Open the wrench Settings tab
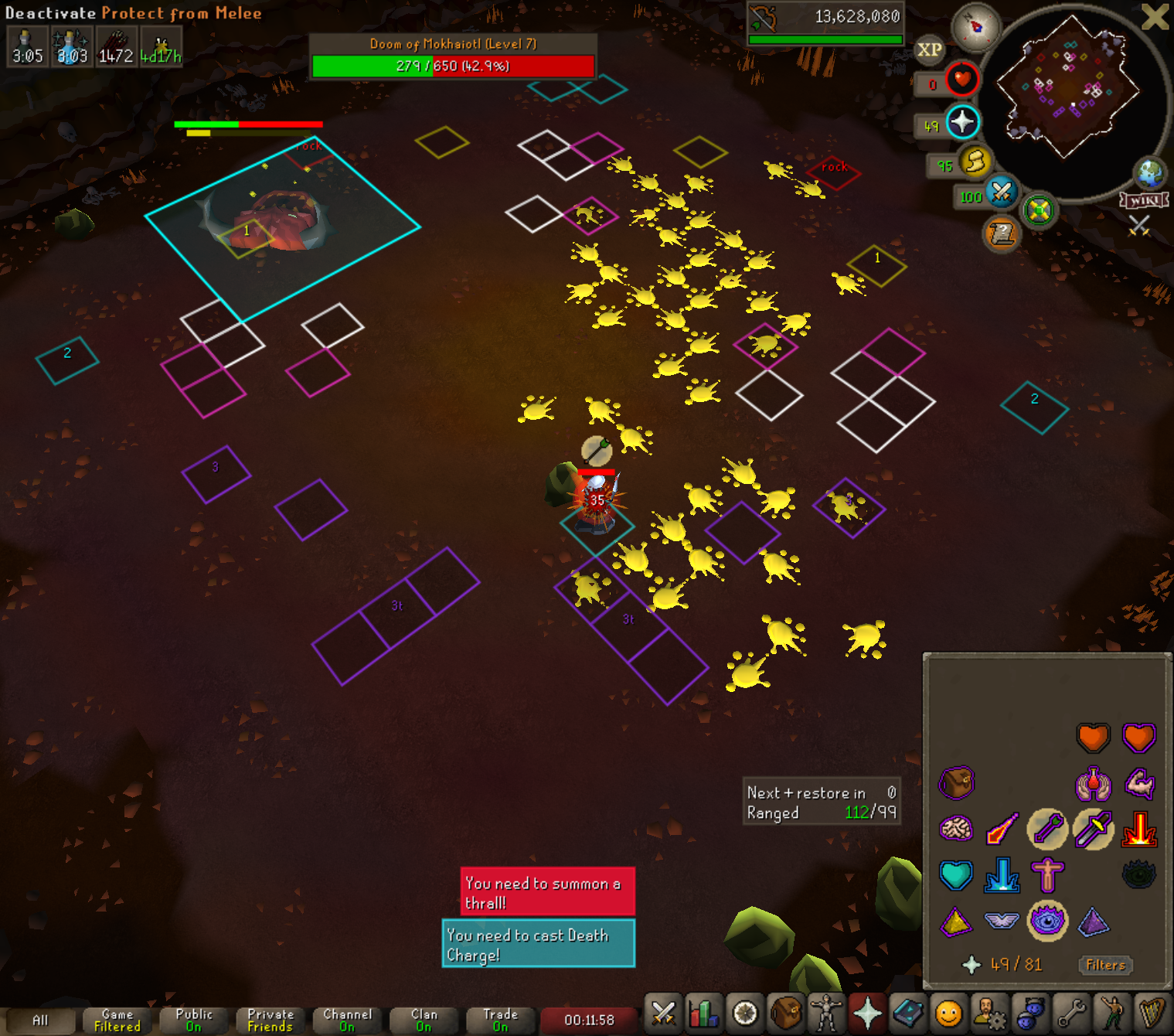 click(x=1072, y=1013)
